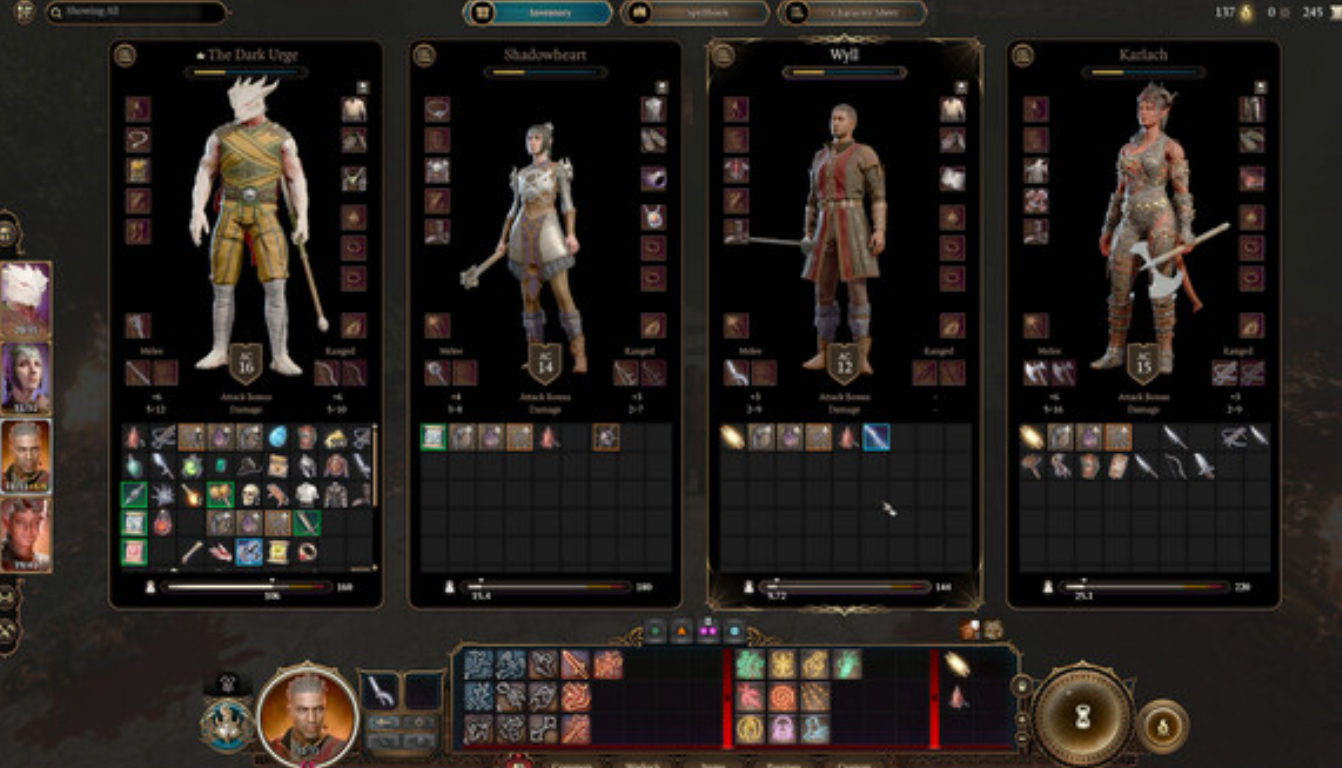Open the Character Sheet tab
This screenshot has height=768, width=1342.
click(x=852, y=13)
